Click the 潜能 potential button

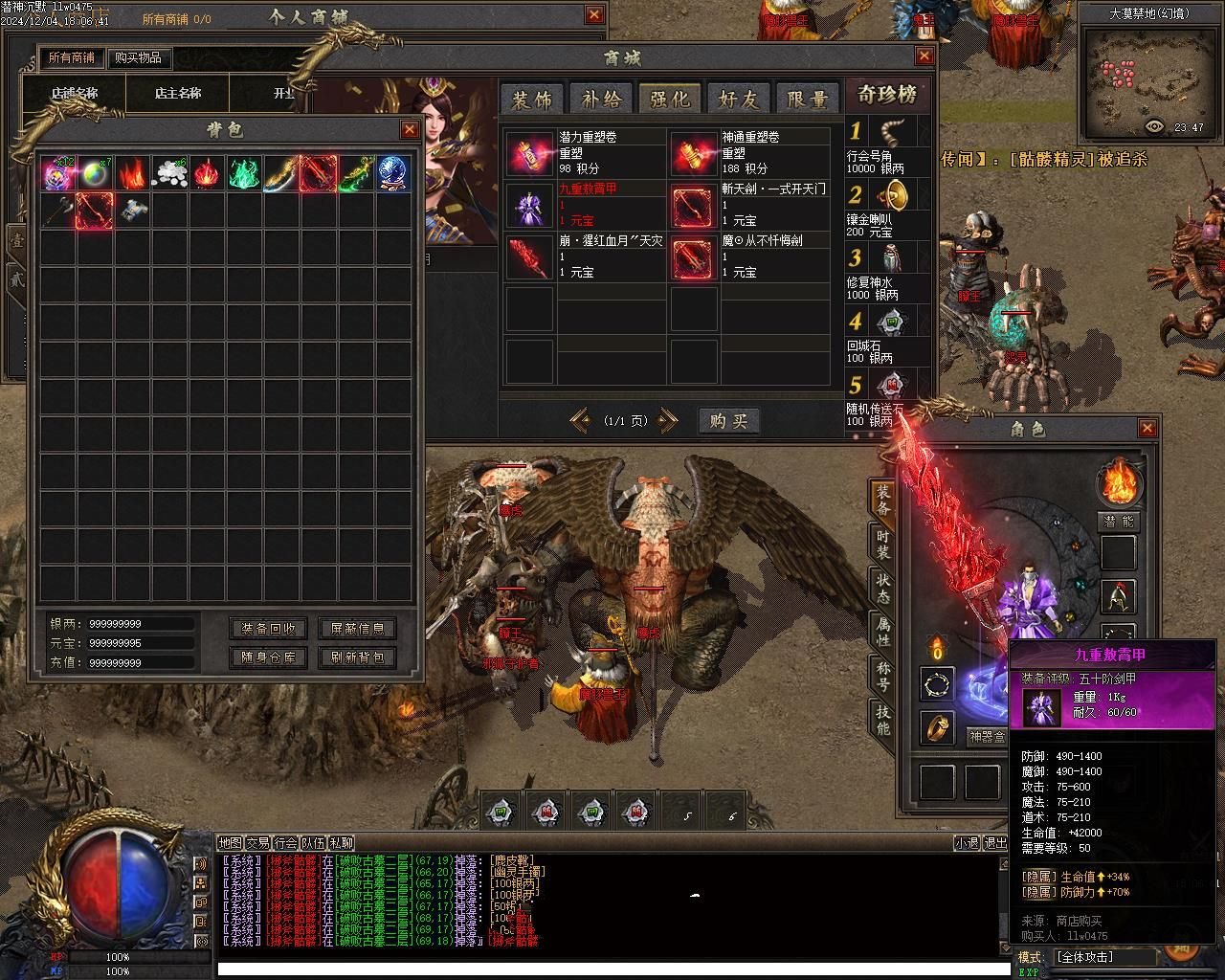(x=1118, y=522)
